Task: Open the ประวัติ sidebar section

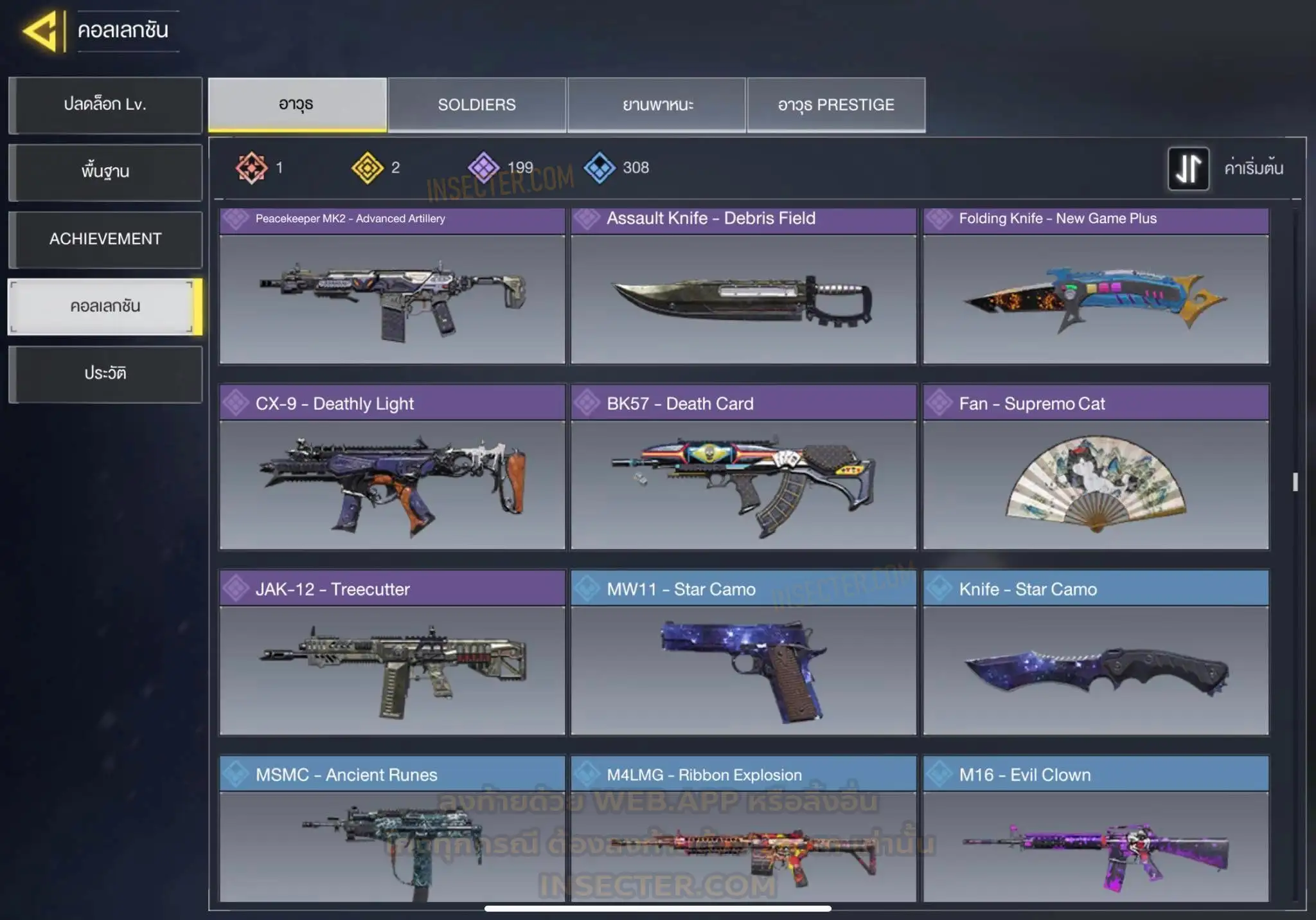Action: [x=105, y=374]
